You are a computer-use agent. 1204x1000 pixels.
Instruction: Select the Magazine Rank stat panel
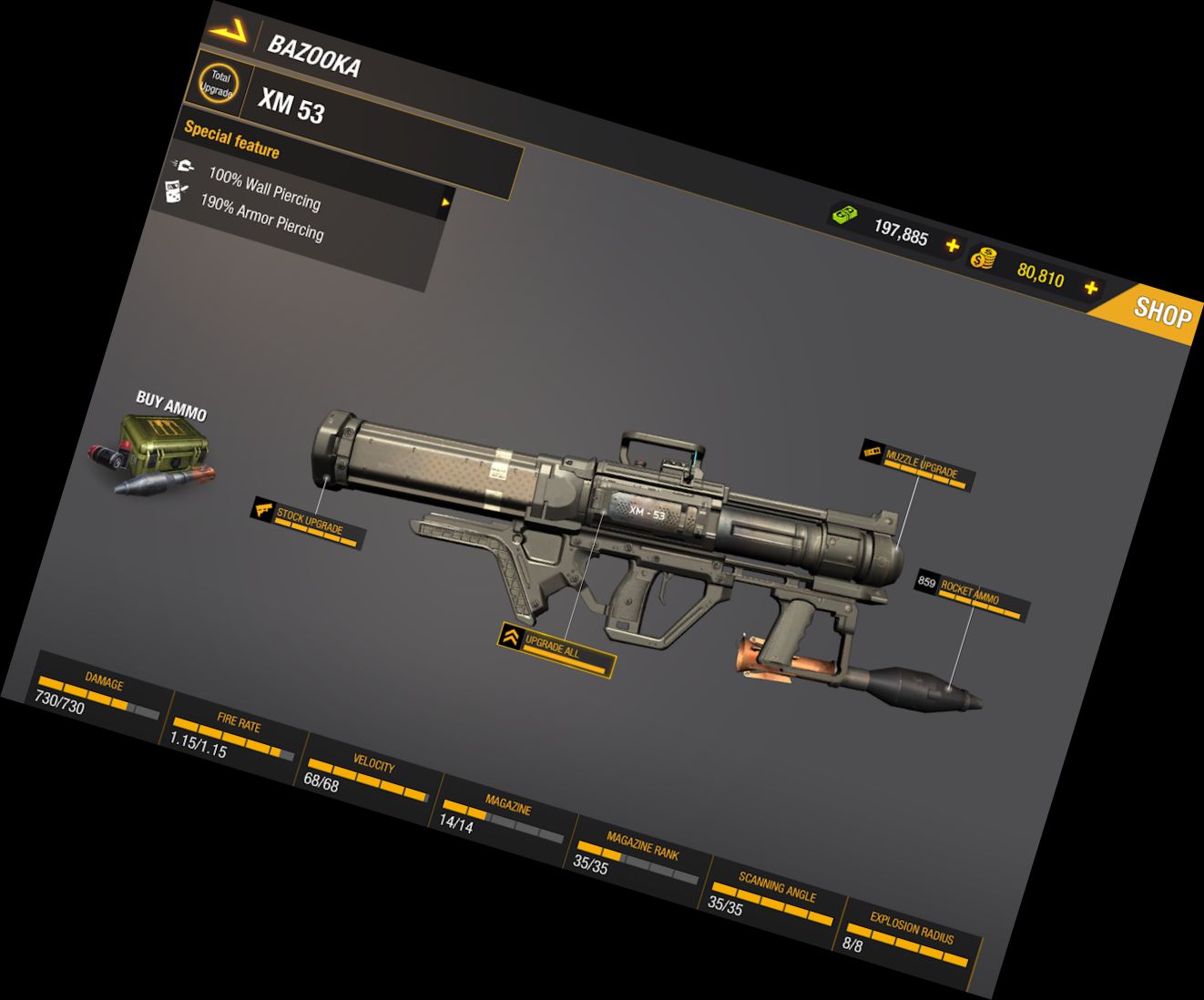point(638,860)
